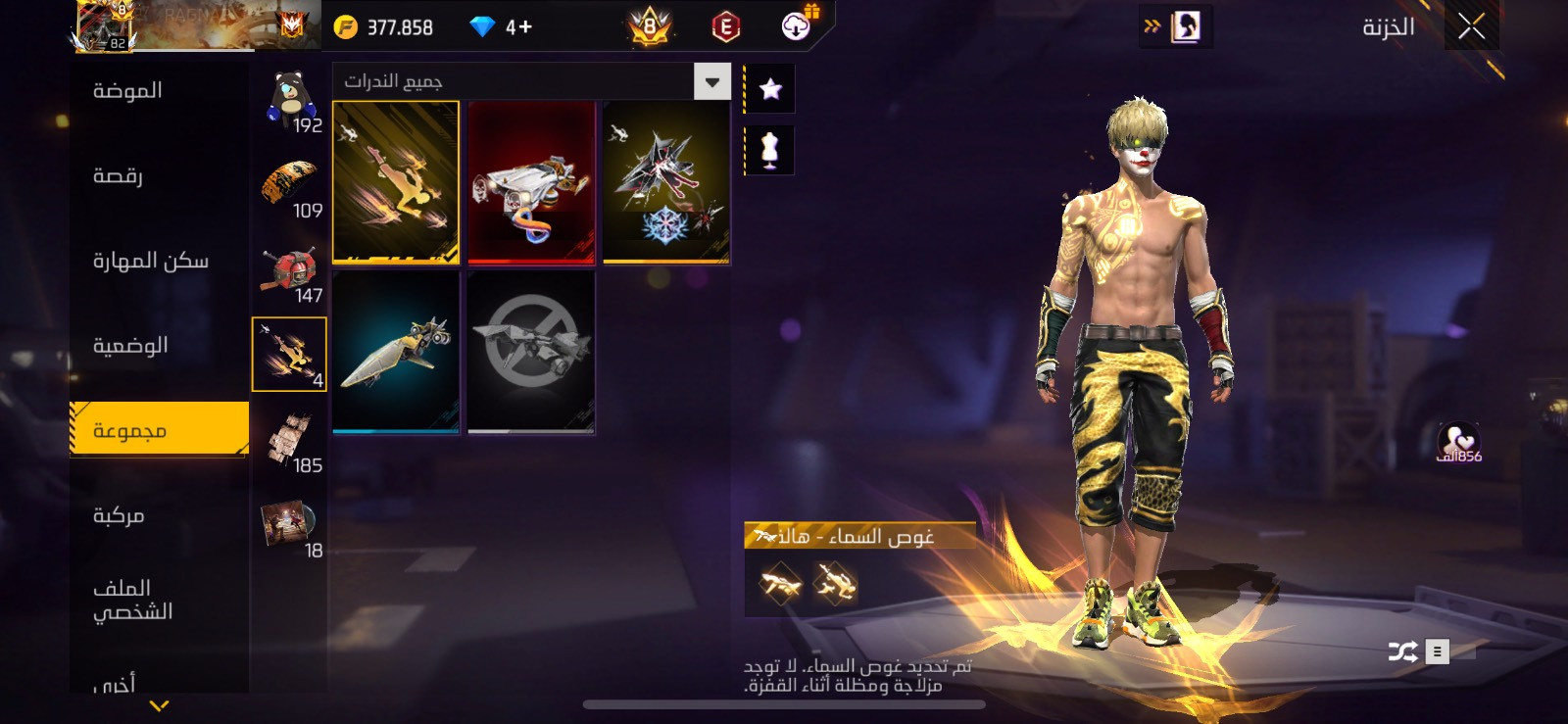The height and width of the screenshot is (724, 1568).
Task: Toggle the shuffle arrows button
Action: pos(1402,652)
